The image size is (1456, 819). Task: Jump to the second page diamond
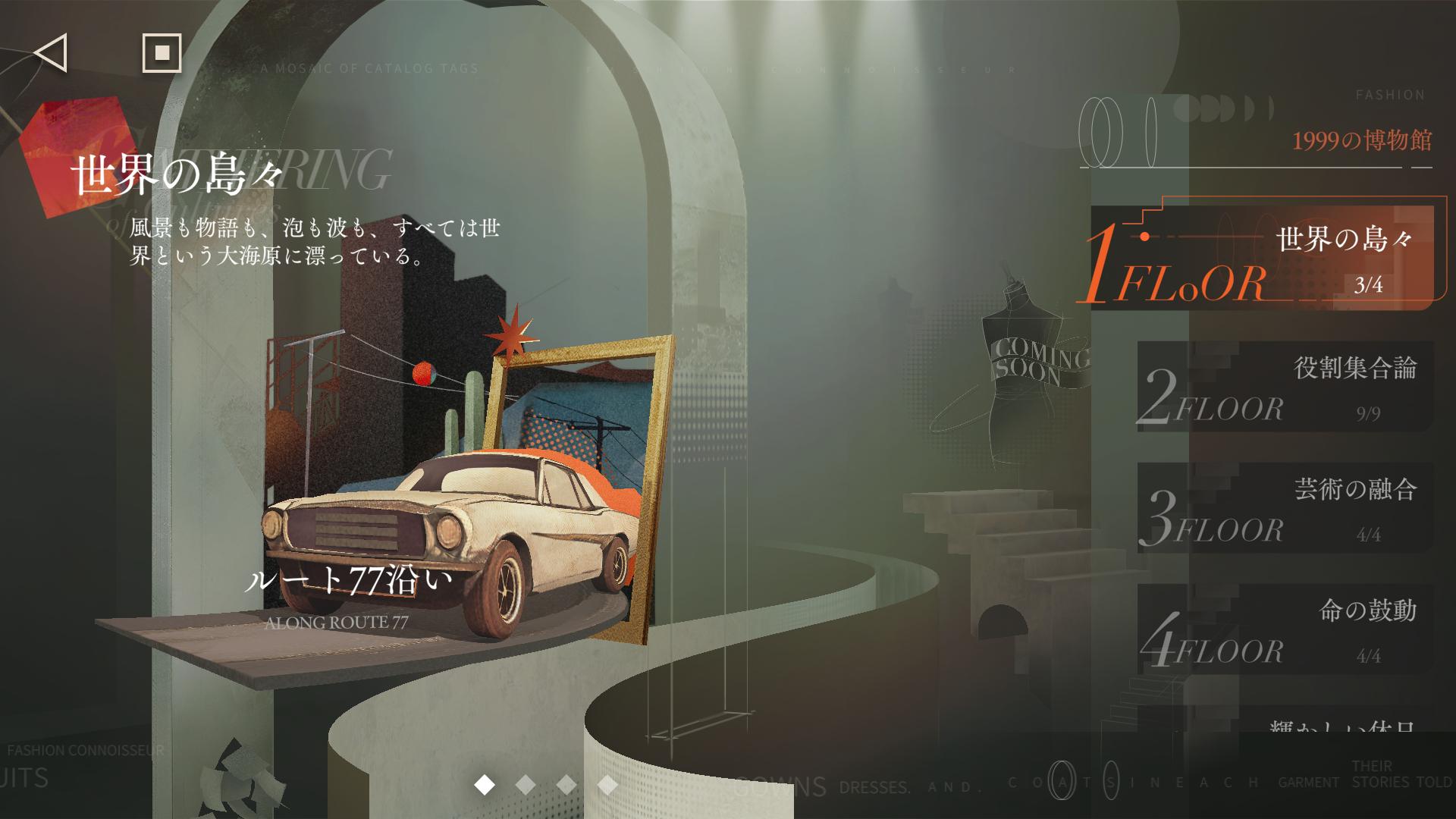[526, 785]
